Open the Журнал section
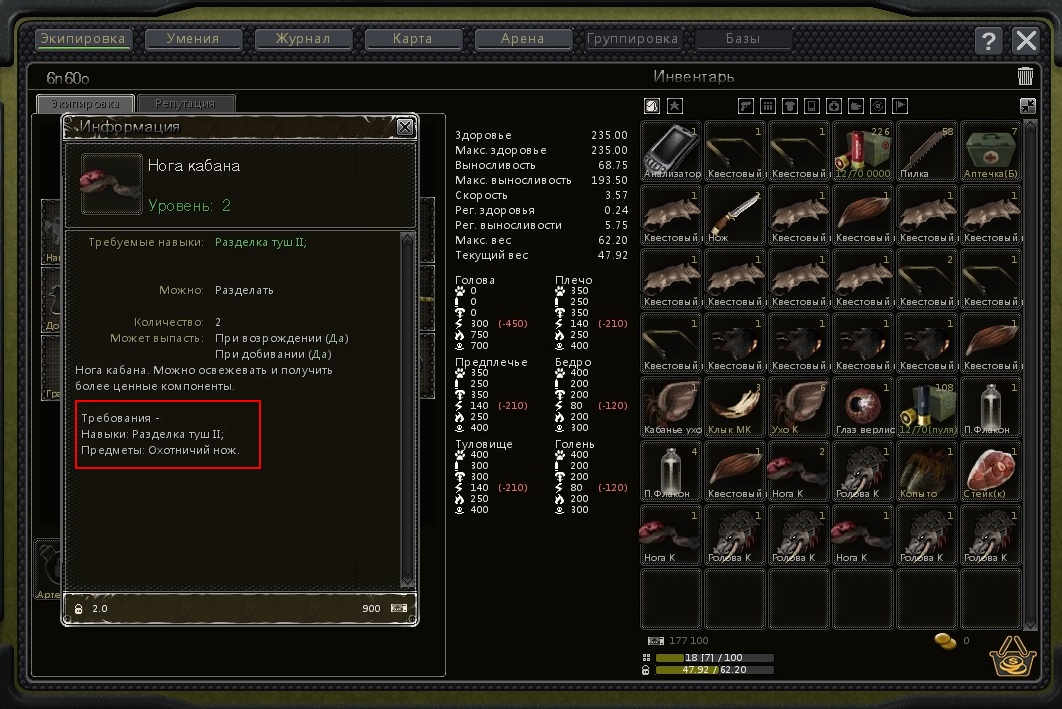 (x=305, y=40)
